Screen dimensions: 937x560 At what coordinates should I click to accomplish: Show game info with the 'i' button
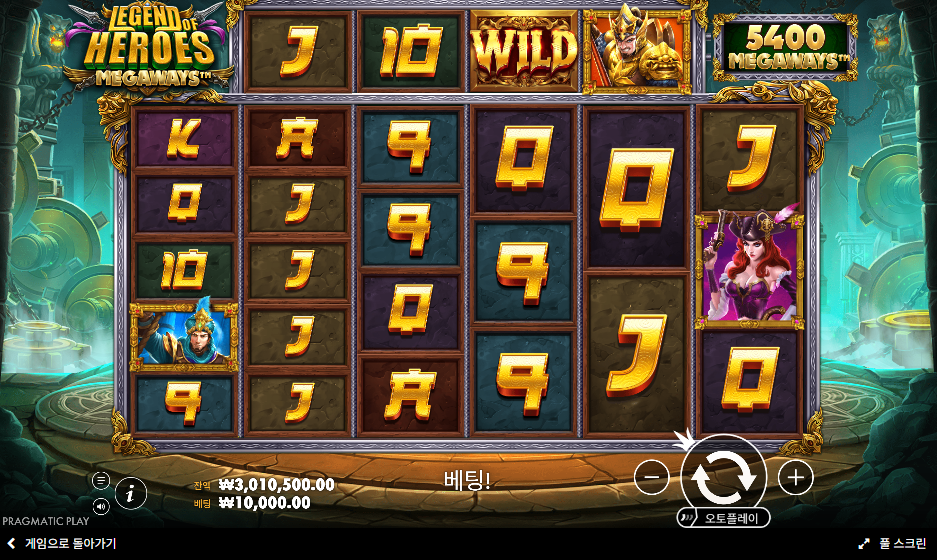[131, 492]
